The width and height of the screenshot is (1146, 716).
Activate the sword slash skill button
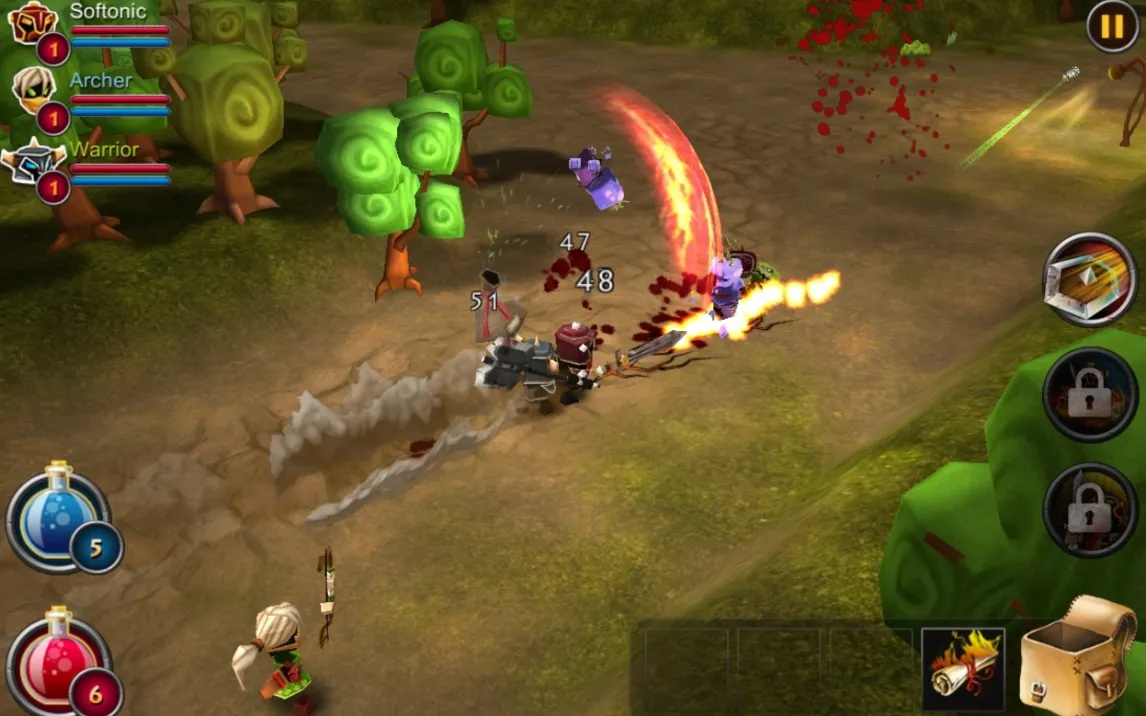[x=1090, y=280]
